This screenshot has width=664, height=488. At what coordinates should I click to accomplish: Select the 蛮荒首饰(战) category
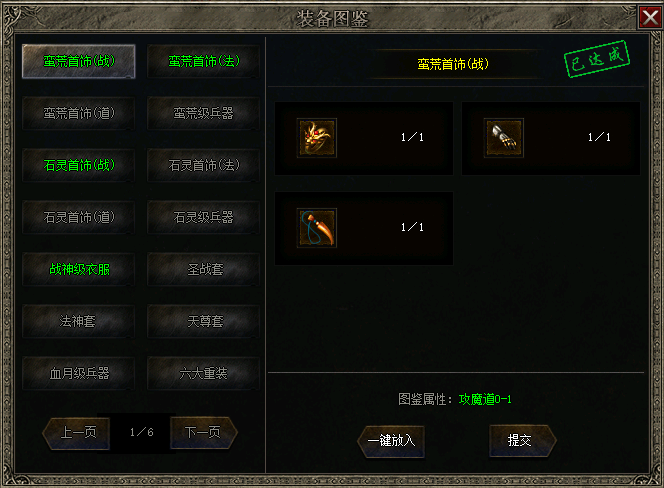(x=79, y=61)
